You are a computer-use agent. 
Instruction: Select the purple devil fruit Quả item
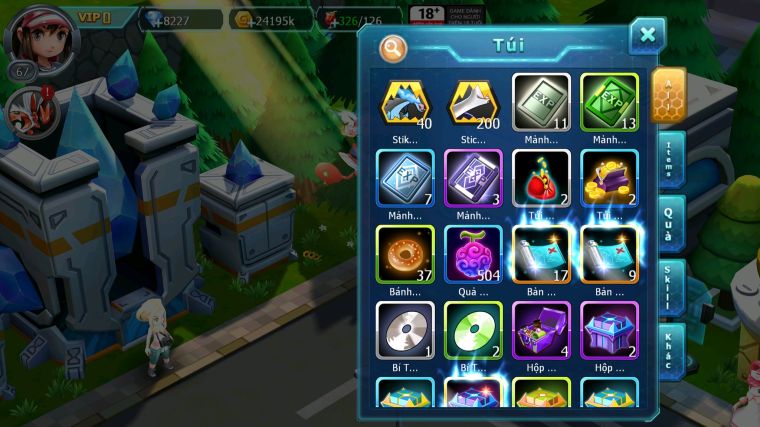(x=473, y=254)
